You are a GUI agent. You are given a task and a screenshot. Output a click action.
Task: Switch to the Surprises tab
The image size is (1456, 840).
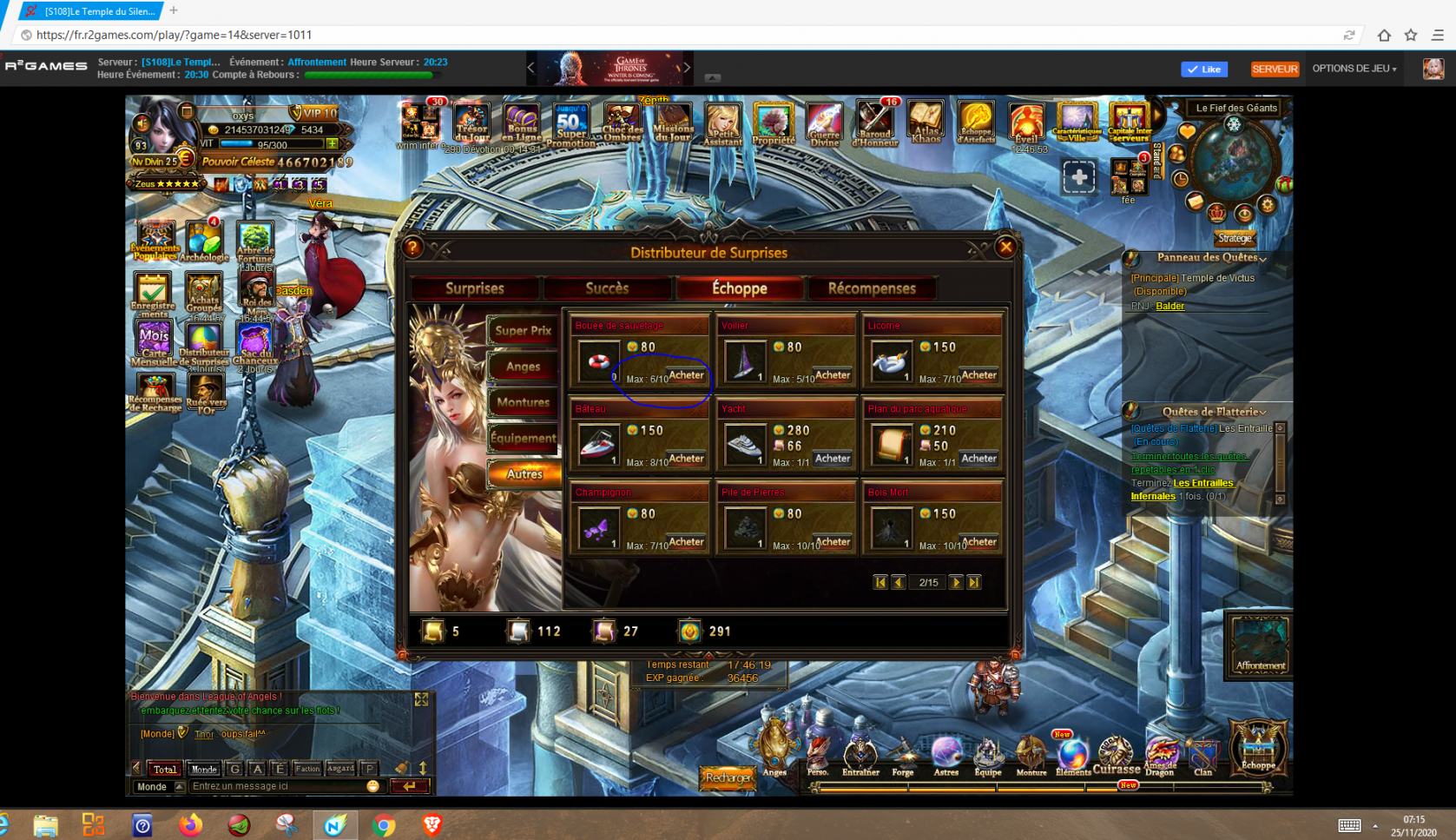[x=475, y=288]
